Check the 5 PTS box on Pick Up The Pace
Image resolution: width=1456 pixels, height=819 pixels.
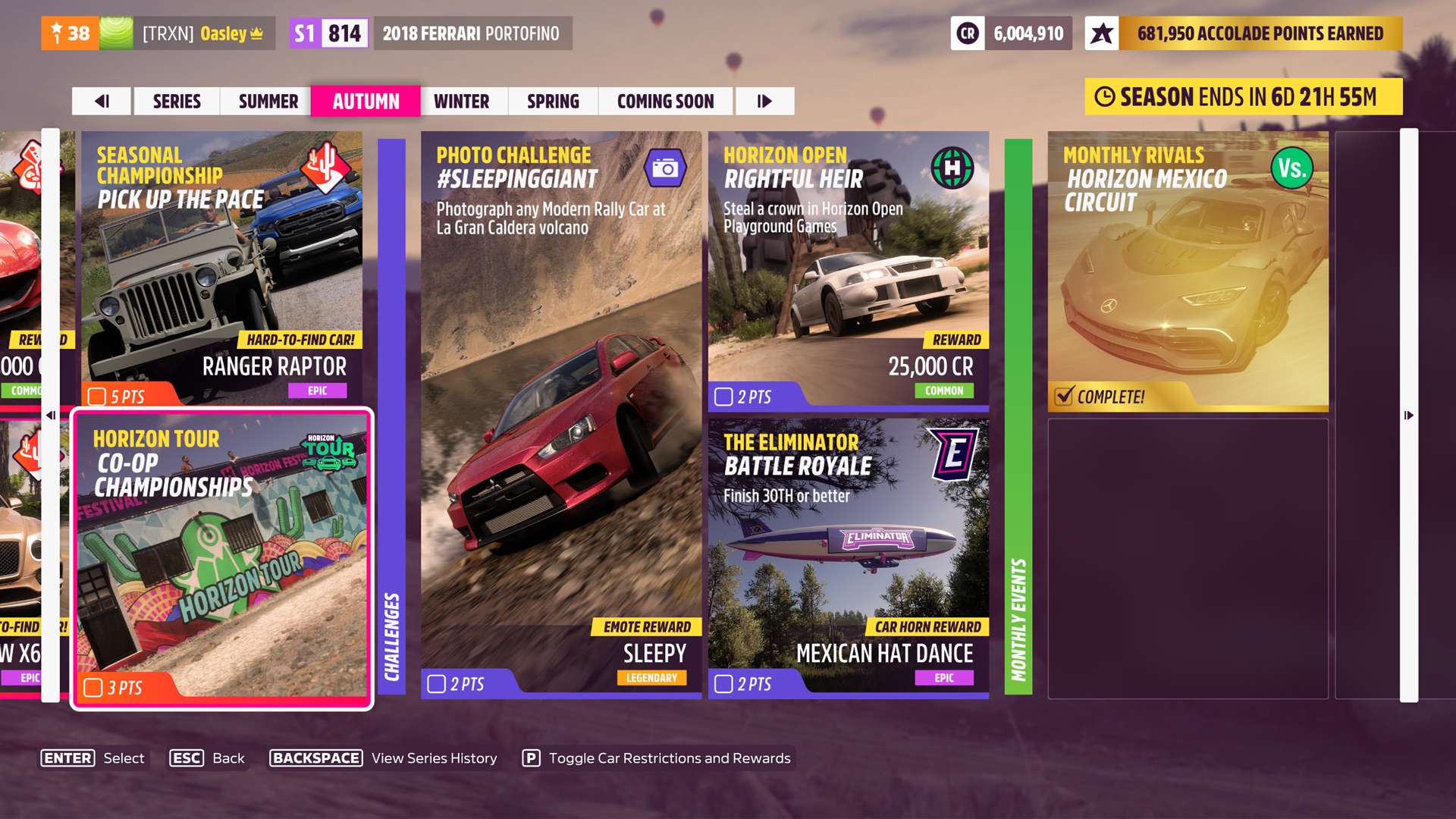click(96, 395)
